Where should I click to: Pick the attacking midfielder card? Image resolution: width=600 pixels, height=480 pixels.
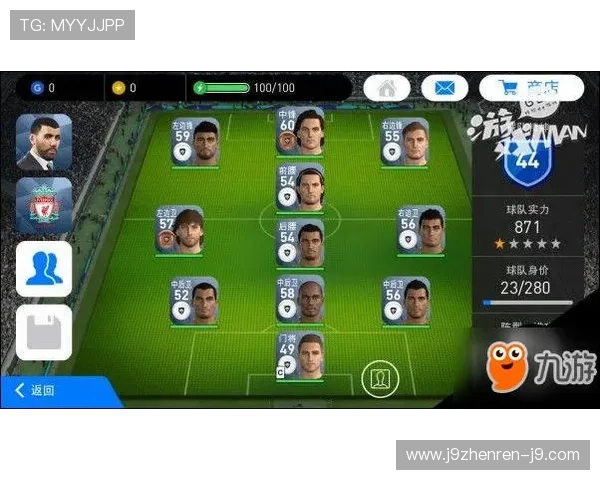tap(300, 187)
